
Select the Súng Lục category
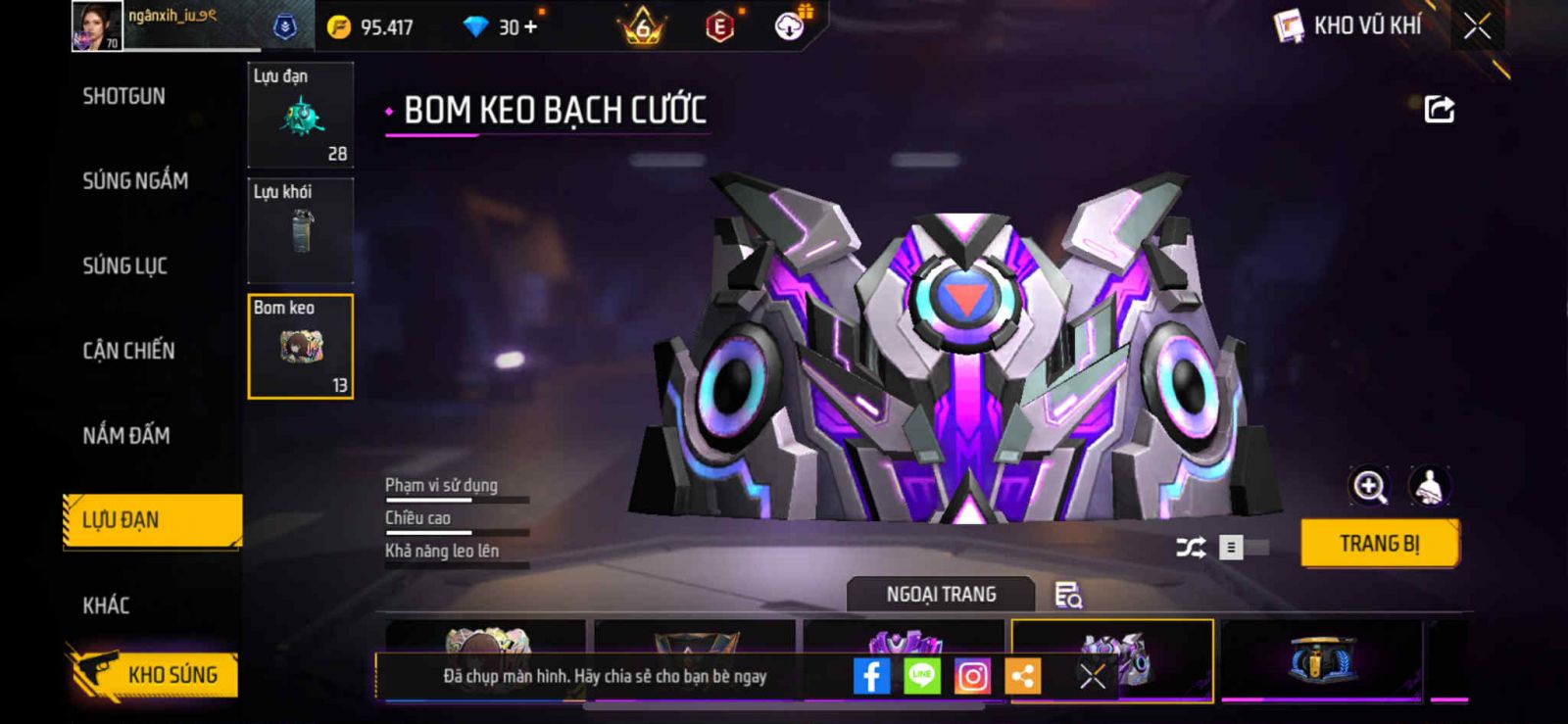(x=124, y=265)
